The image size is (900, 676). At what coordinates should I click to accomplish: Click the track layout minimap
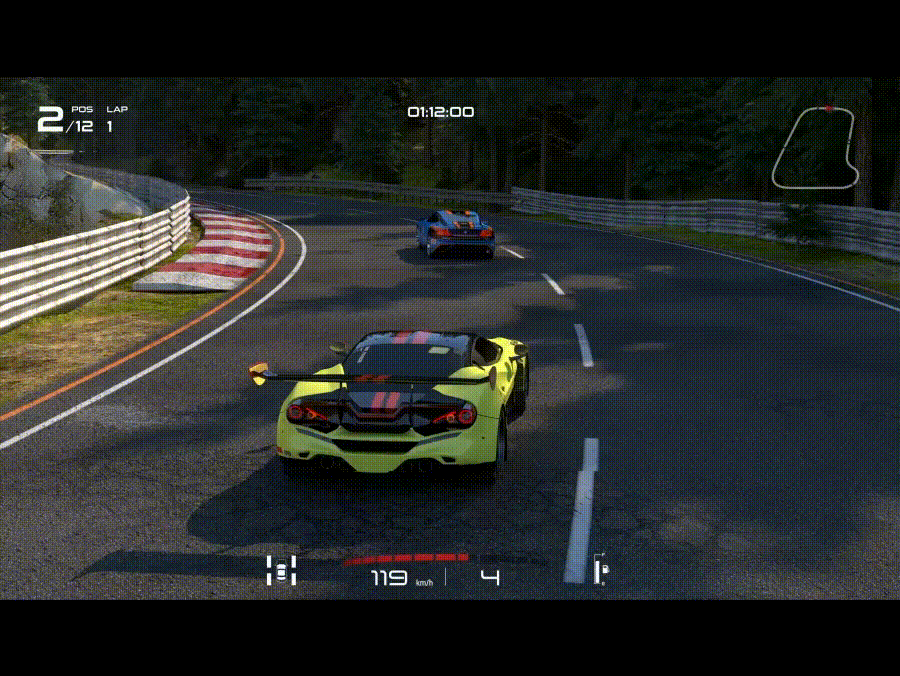point(815,147)
